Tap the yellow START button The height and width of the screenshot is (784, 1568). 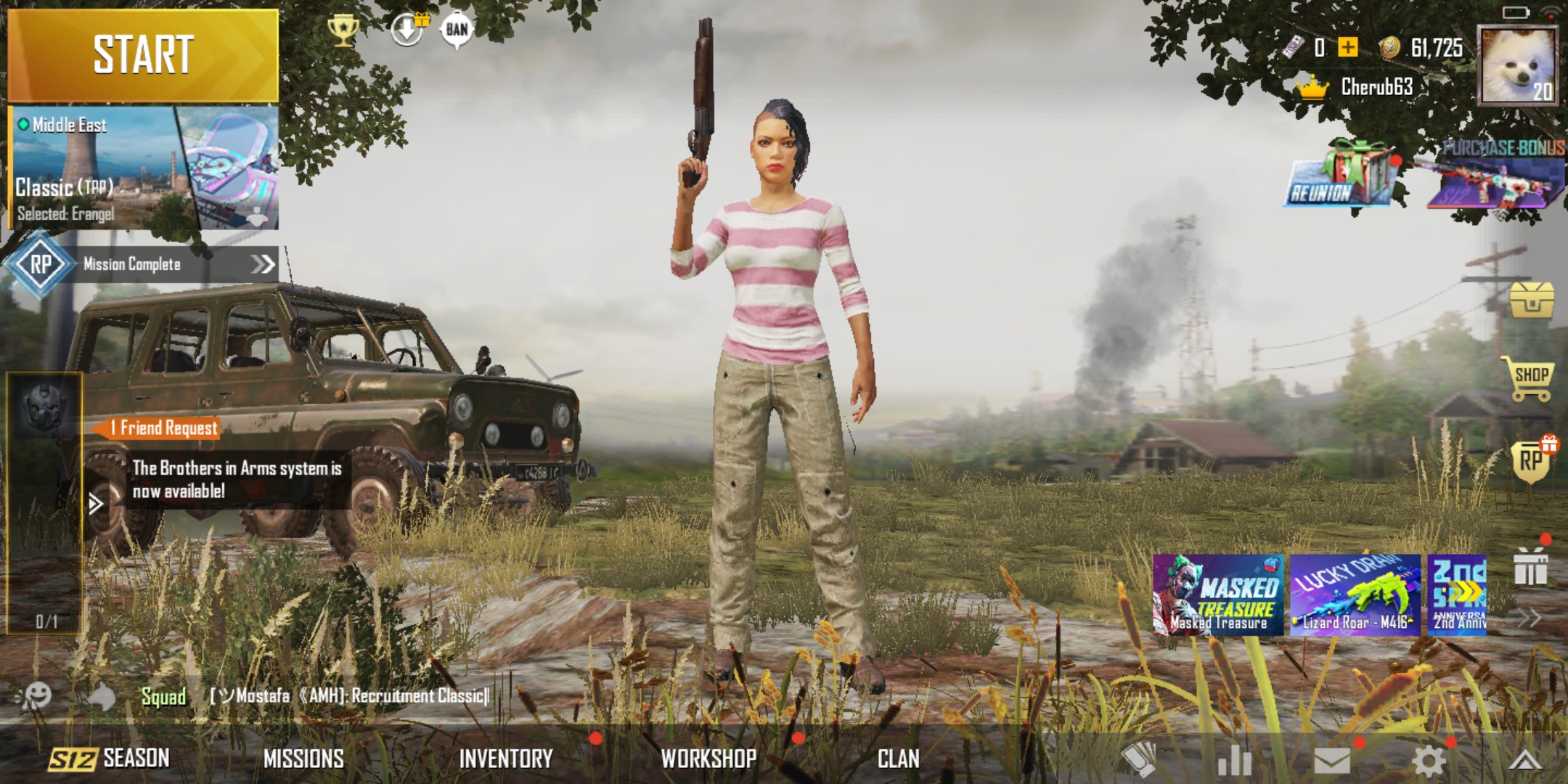143,55
